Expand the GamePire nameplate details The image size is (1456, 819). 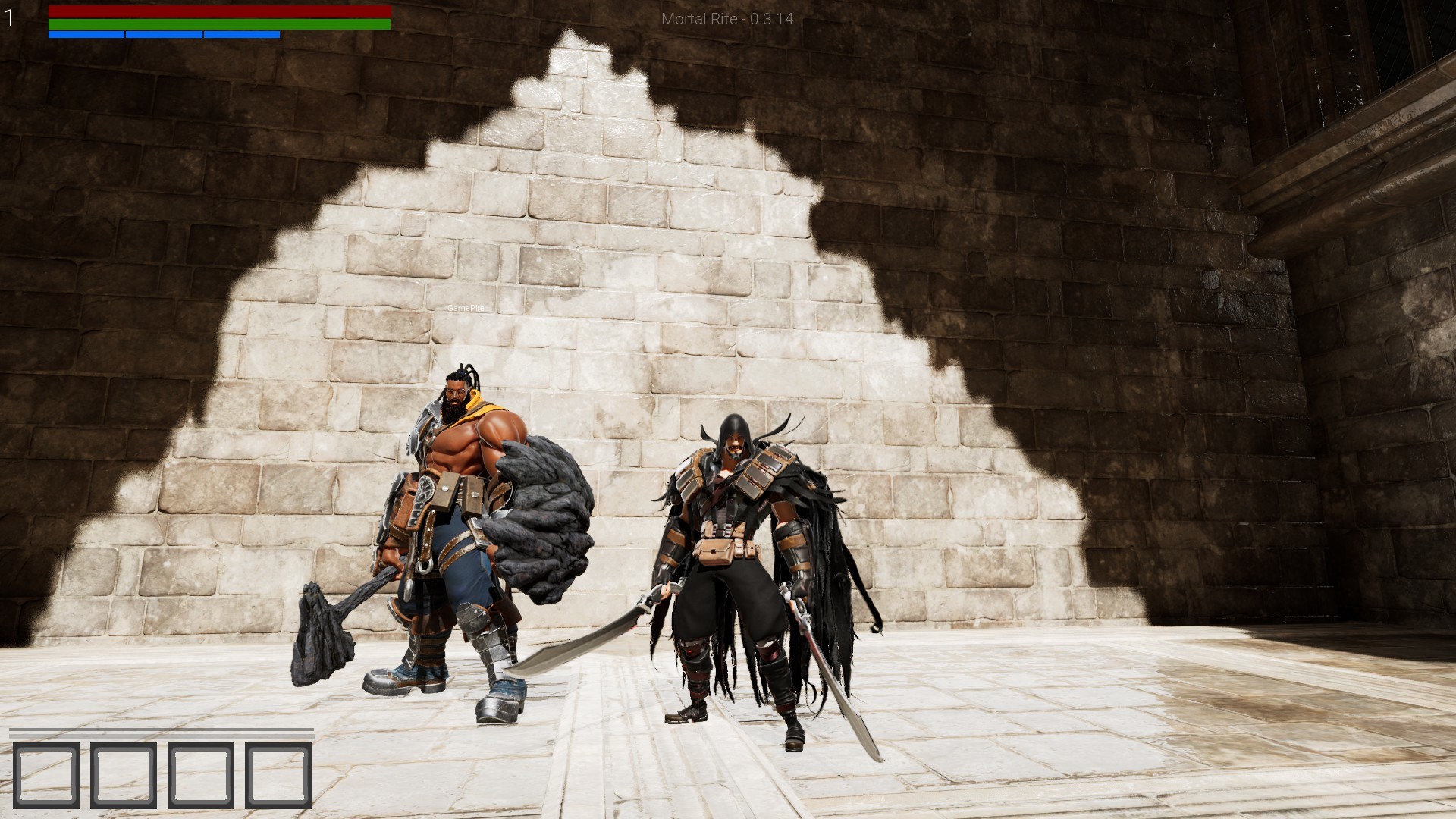(466, 307)
